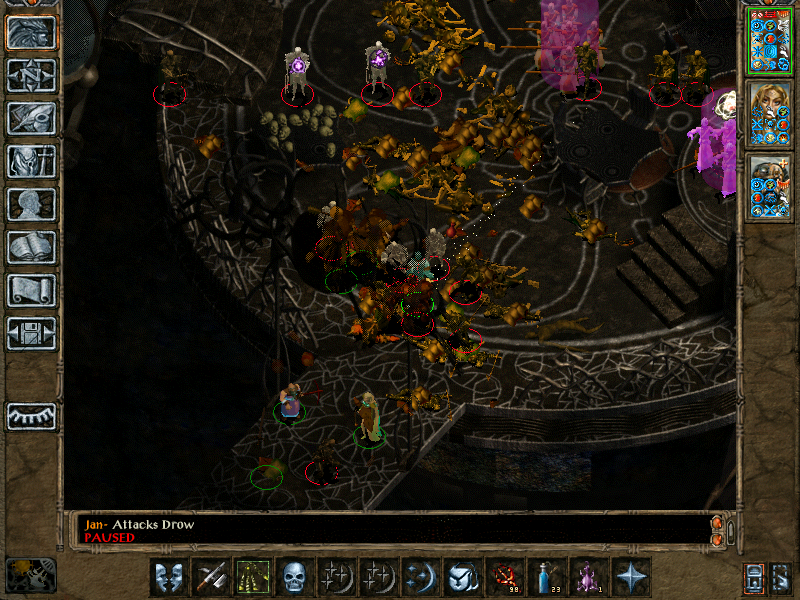Return to the game view button
The image size is (800, 600).
point(31,32)
